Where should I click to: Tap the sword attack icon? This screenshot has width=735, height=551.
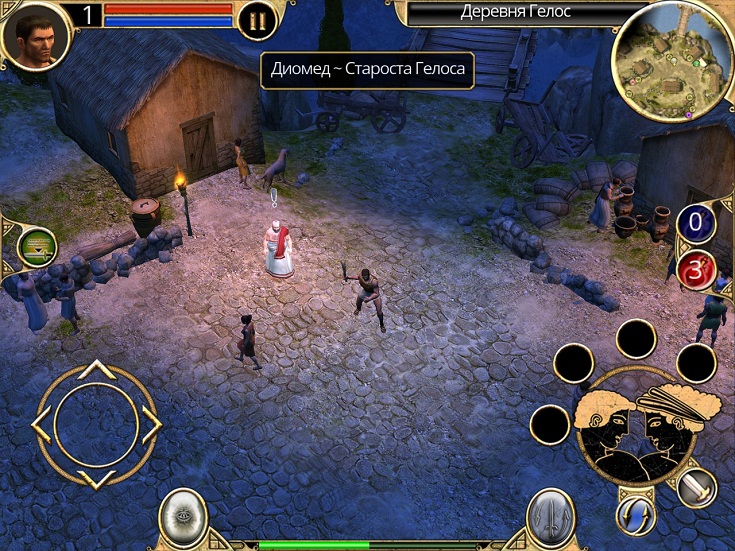[x=696, y=488]
